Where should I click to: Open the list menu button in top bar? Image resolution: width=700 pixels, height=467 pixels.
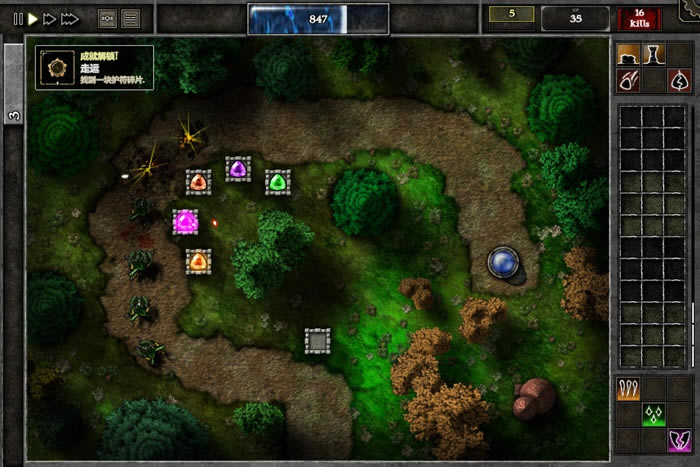(131, 18)
